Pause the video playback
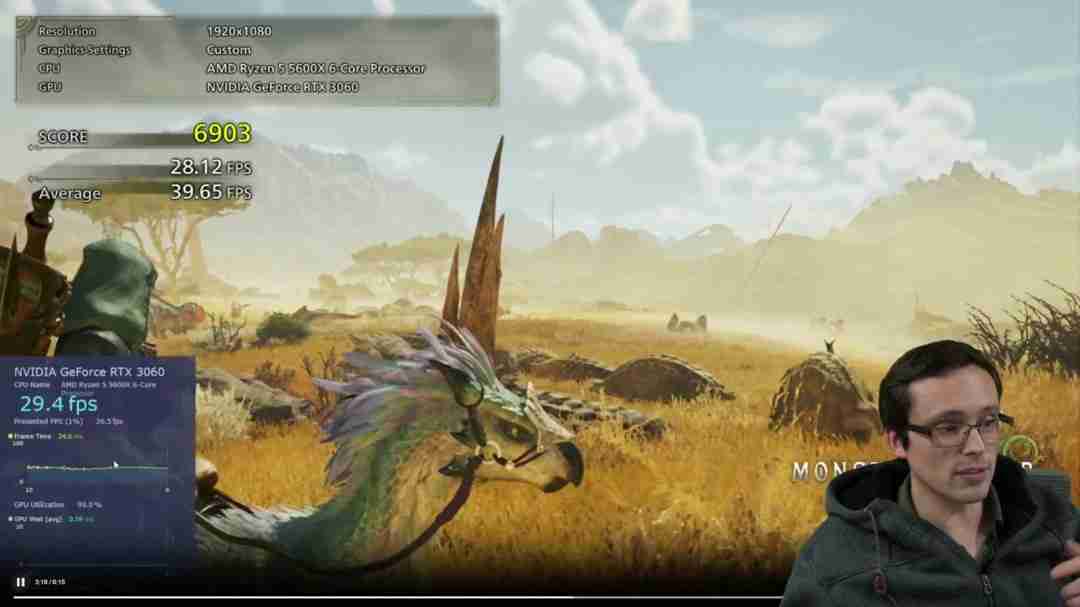Image resolution: width=1080 pixels, height=607 pixels. pyautogui.click(x=20, y=581)
